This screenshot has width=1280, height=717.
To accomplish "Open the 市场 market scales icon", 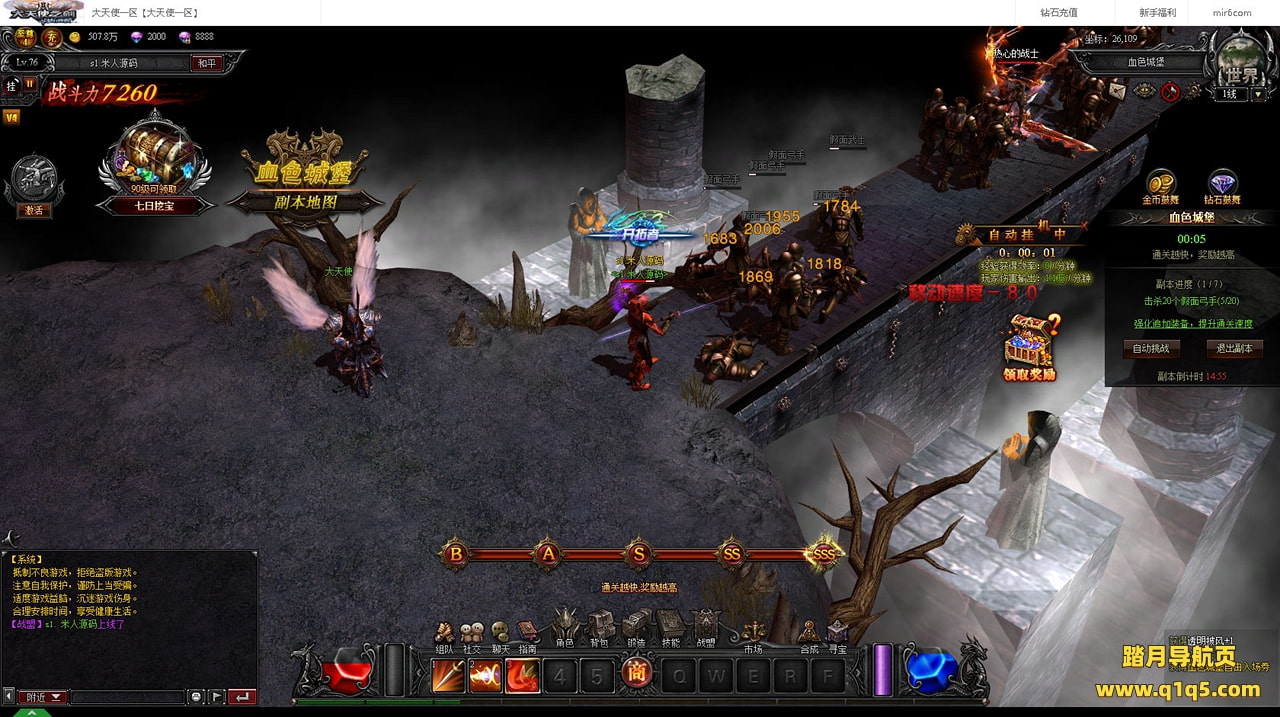I will [x=753, y=634].
